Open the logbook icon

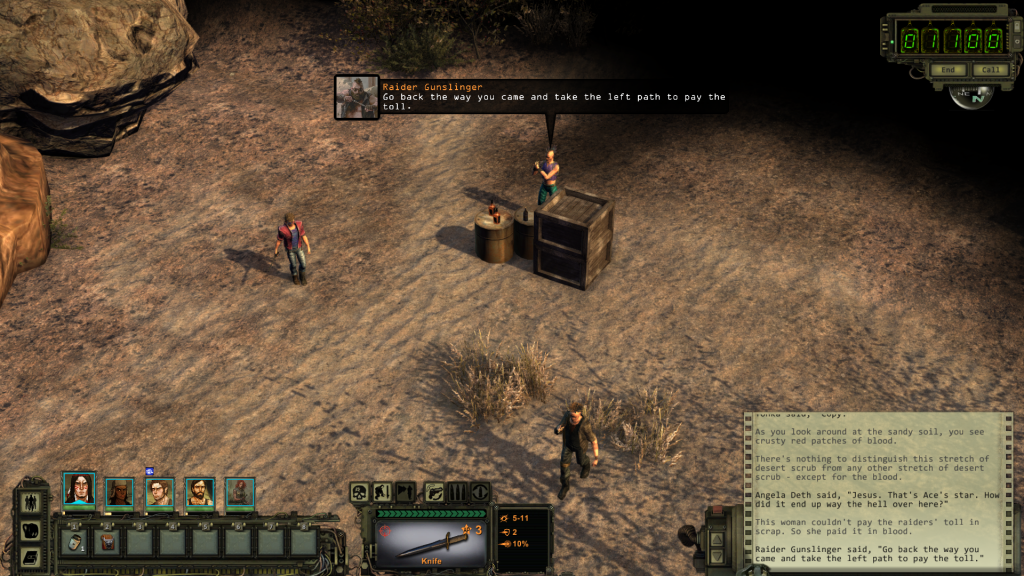click(30, 556)
